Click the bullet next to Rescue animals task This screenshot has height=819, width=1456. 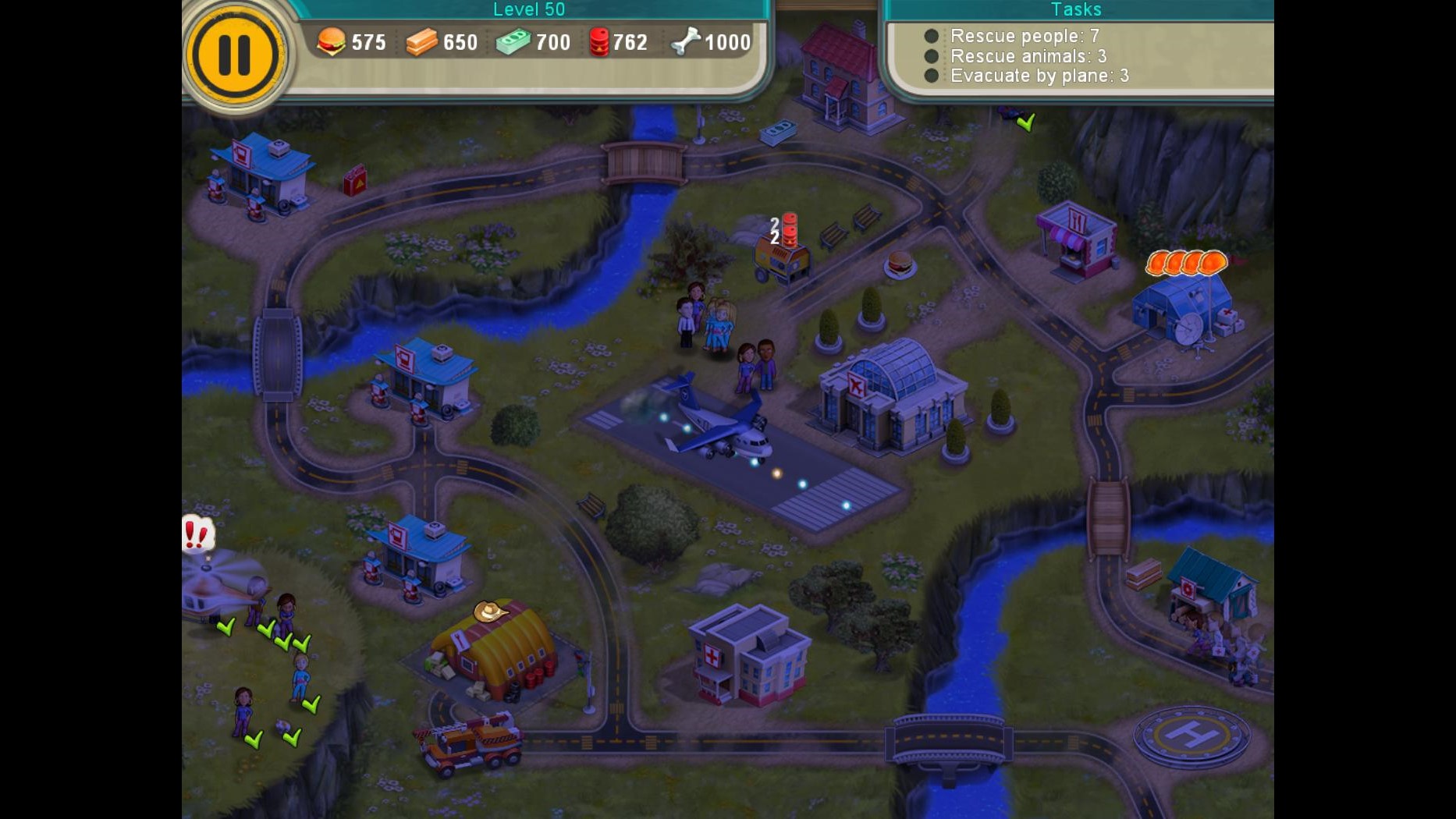930,55
